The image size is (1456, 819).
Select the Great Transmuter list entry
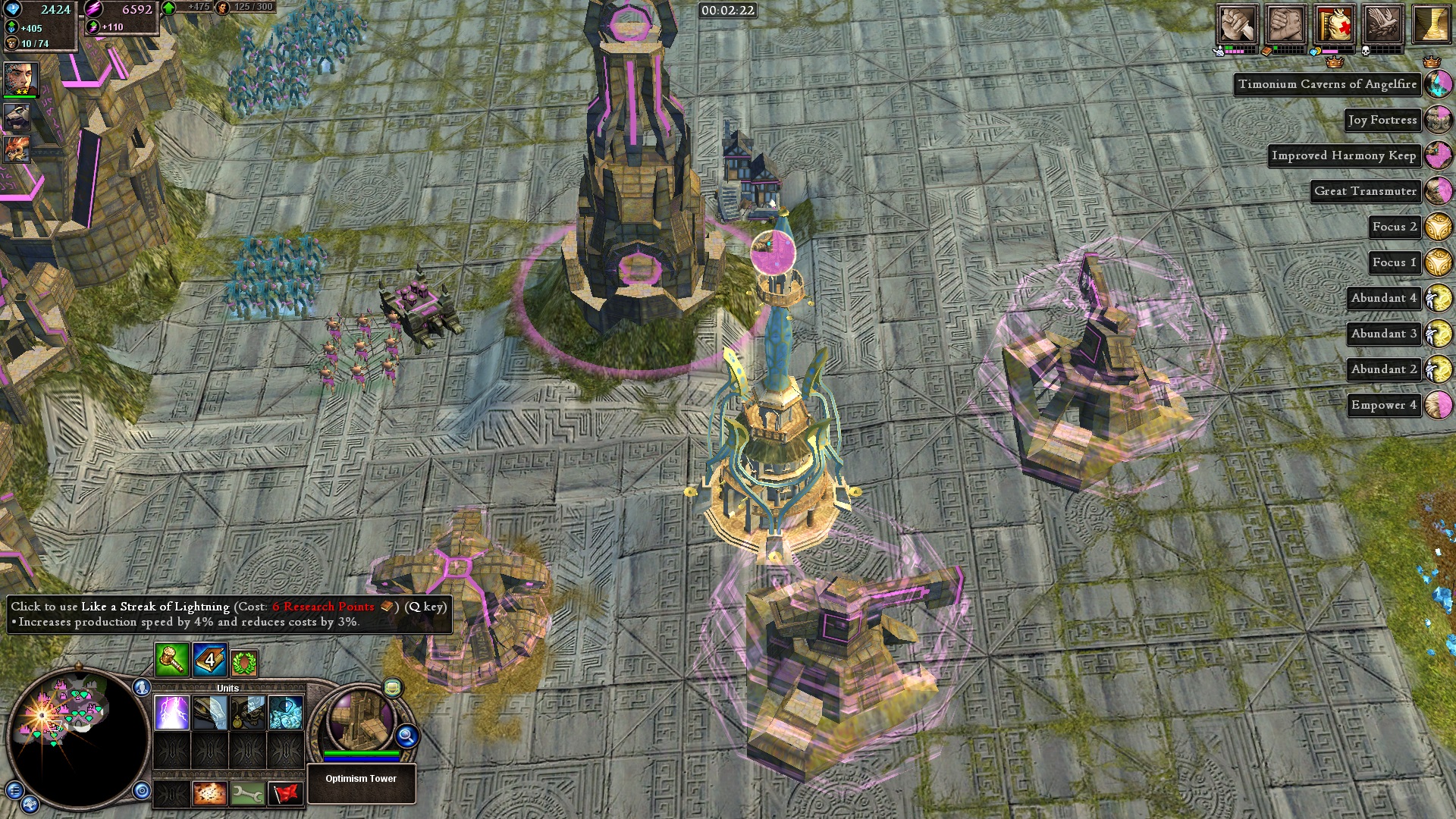click(1365, 191)
